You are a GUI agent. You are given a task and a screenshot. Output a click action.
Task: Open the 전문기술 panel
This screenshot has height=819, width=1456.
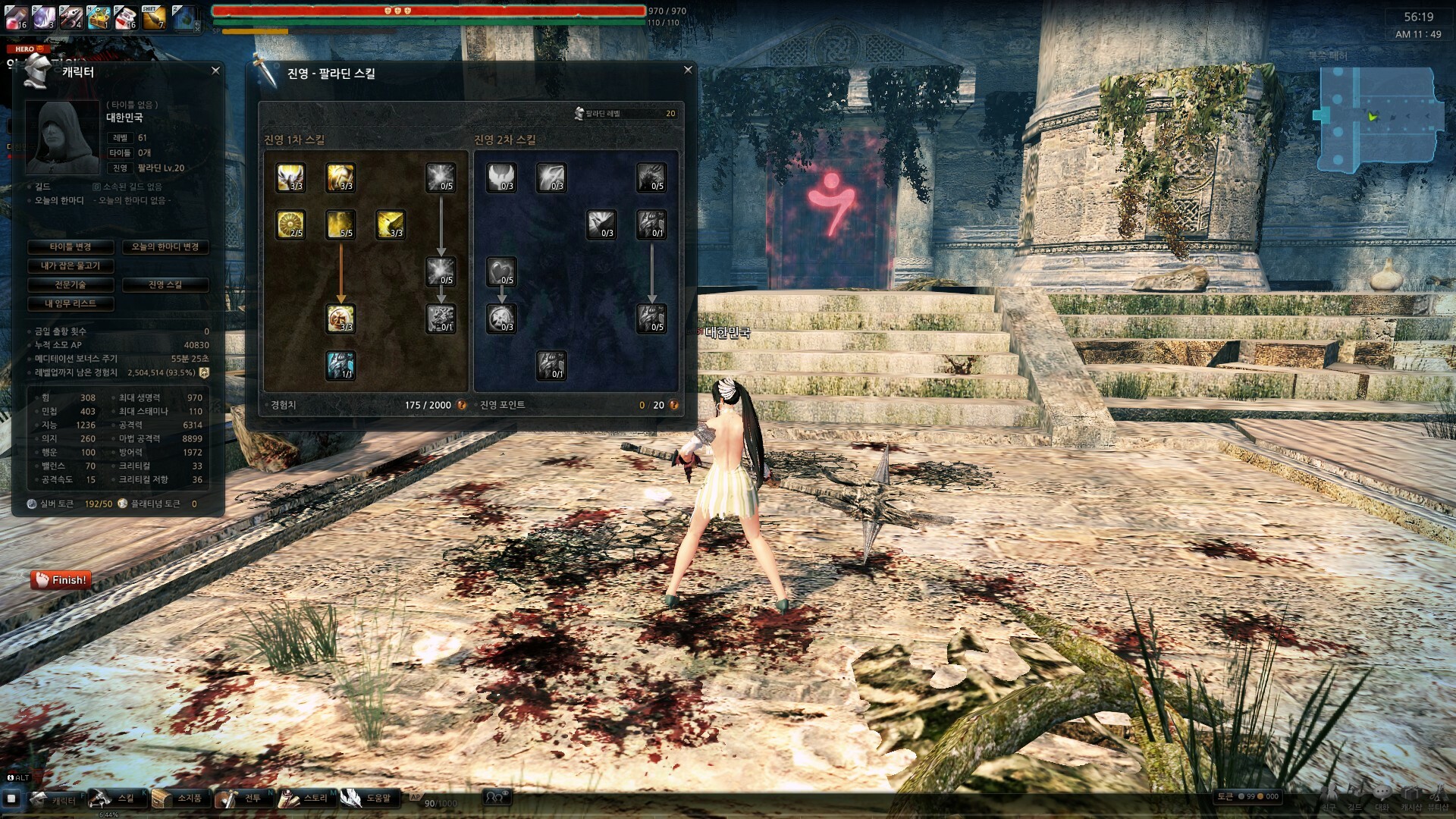point(71,285)
